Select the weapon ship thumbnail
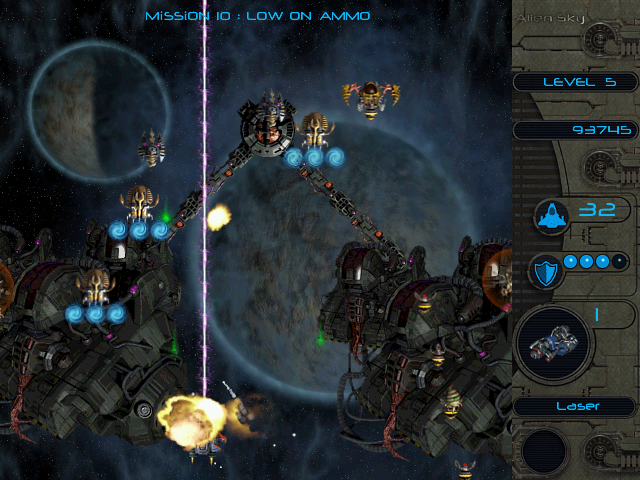The height and width of the screenshot is (480, 640). (553, 343)
